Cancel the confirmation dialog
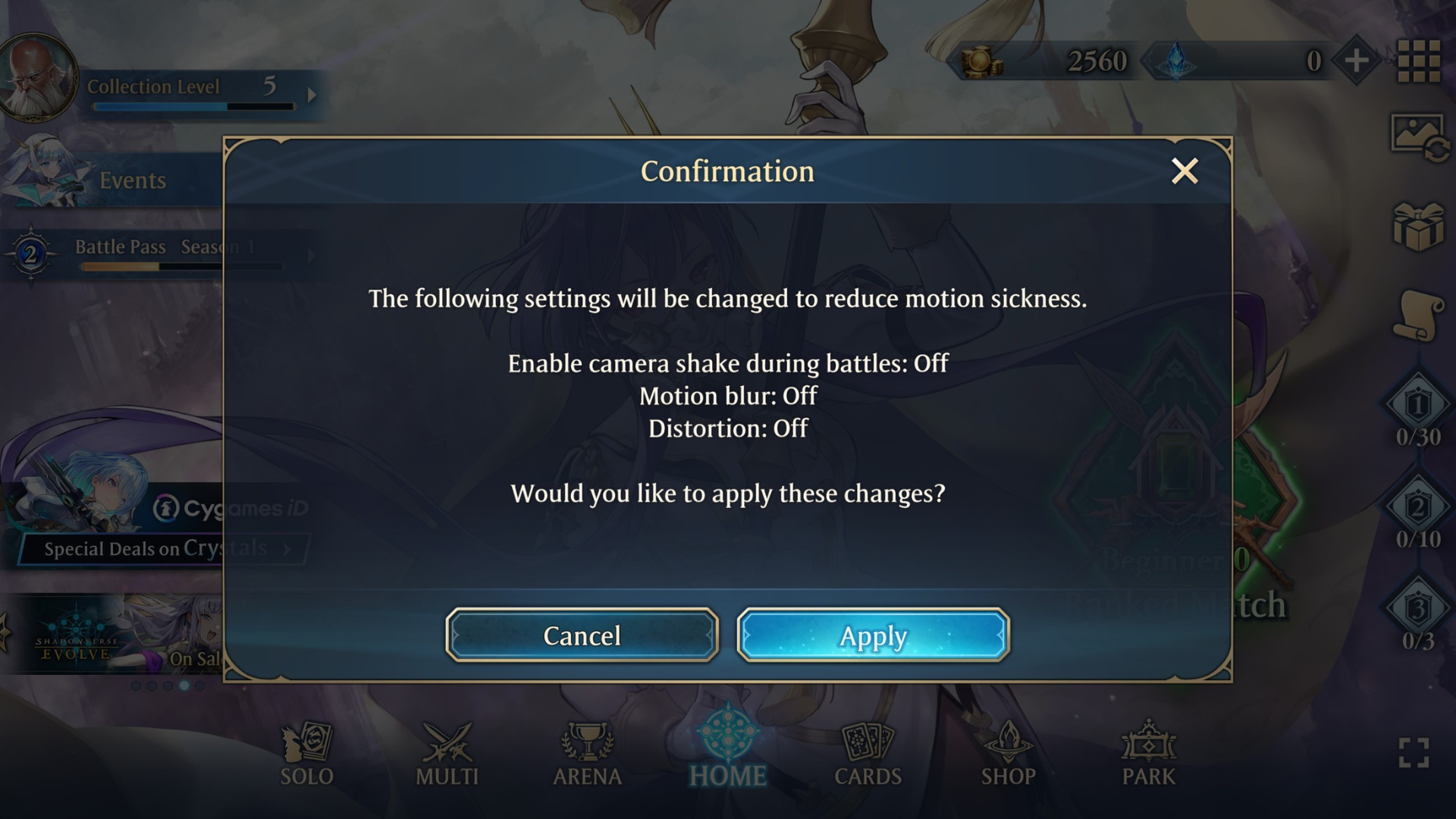Image resolution: width=1456 pixels, height=819 pixels. click(581, 636)
